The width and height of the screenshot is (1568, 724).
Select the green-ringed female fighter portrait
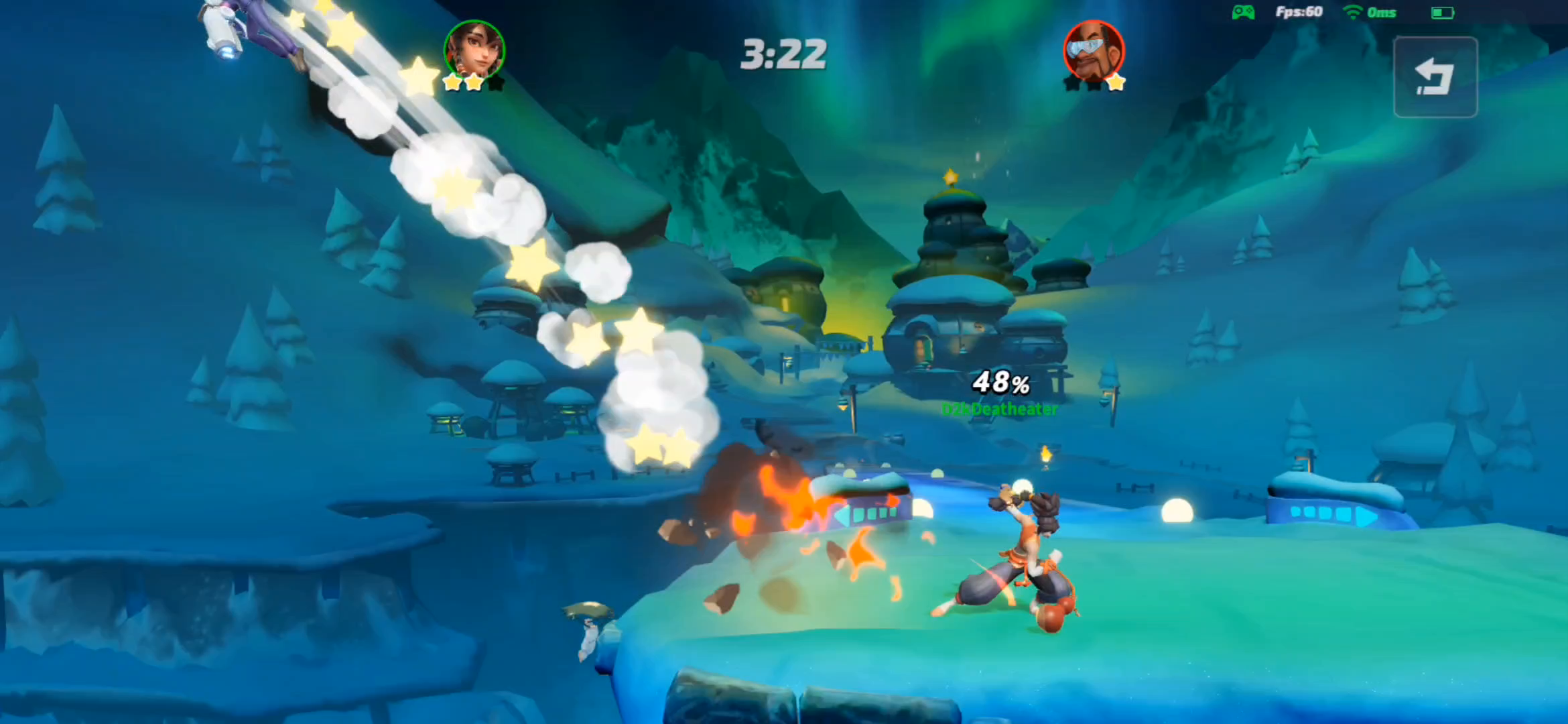pyautogui.click(x=474, y=50)
